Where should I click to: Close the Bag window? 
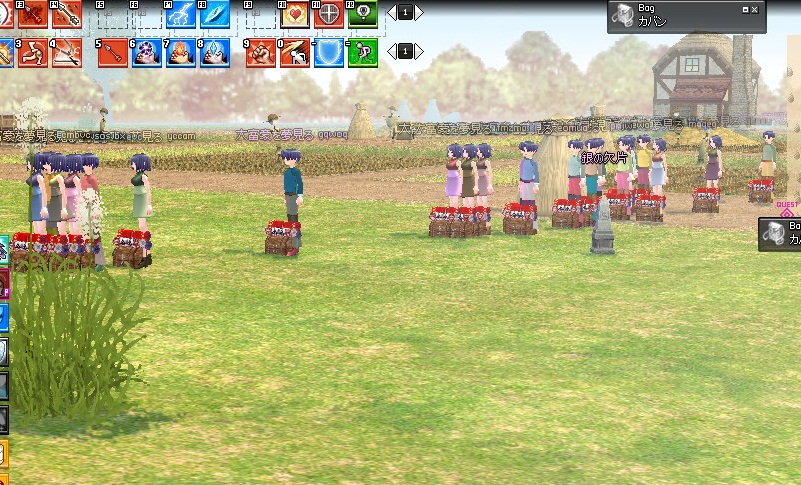tap(755, 9)
